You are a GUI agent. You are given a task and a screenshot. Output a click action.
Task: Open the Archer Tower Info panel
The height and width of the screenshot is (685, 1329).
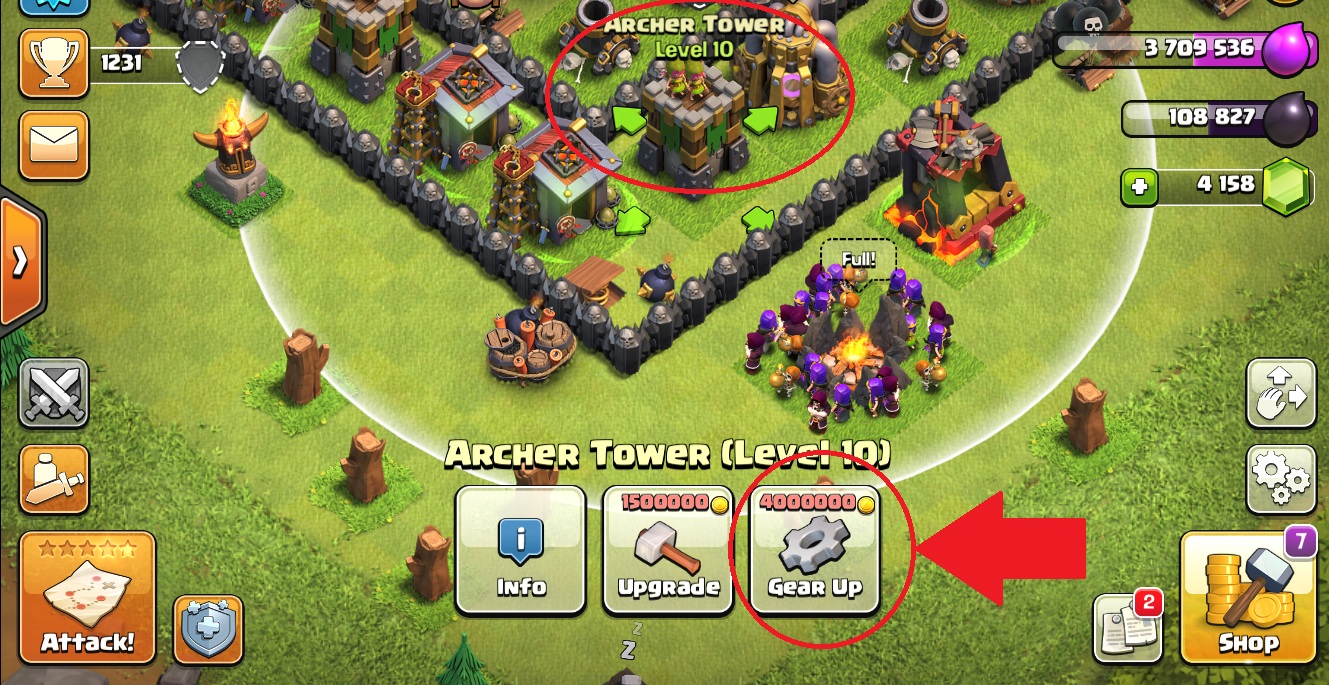click(520, 550)
